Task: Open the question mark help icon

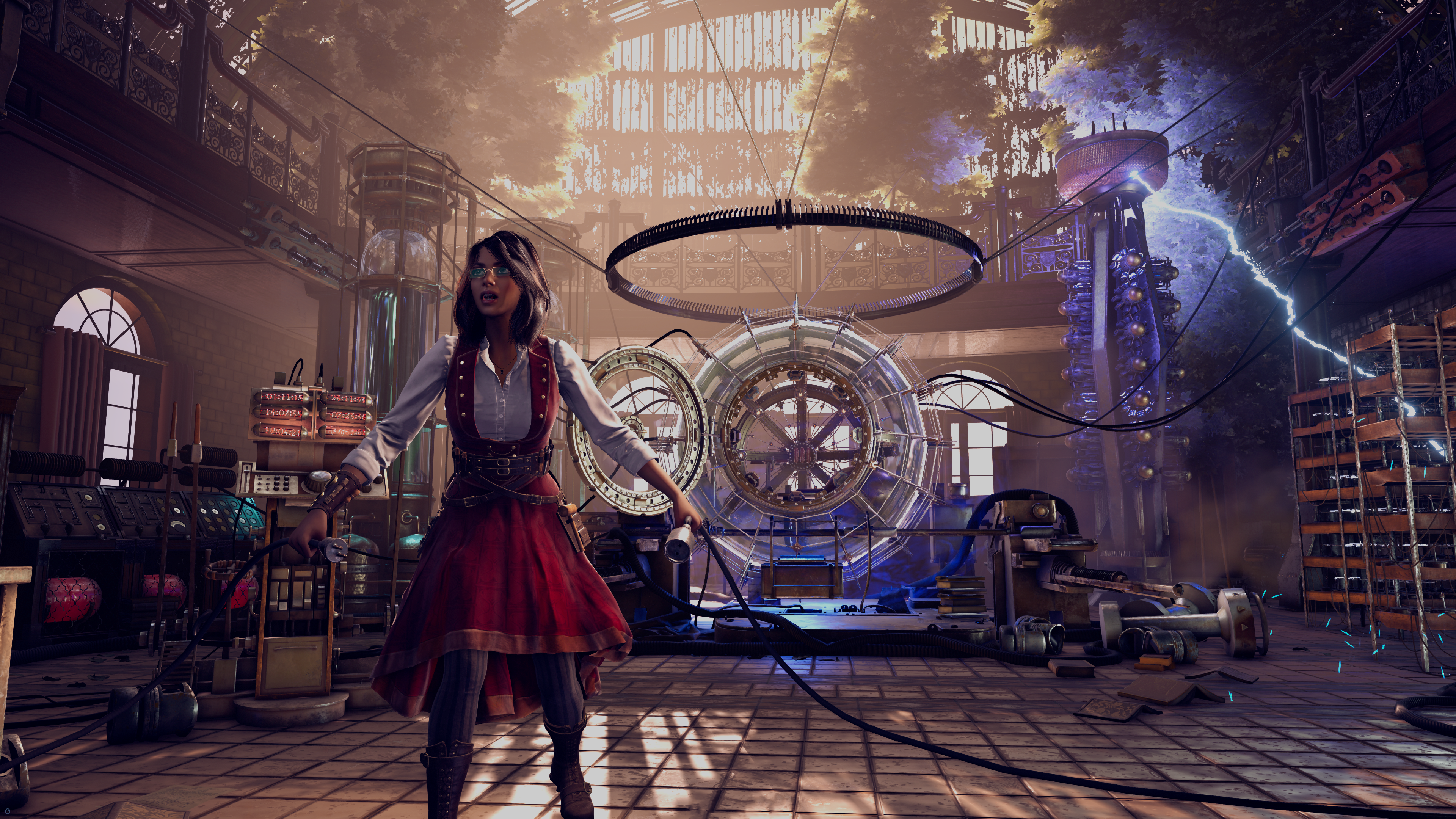Action: pos(8,811)
